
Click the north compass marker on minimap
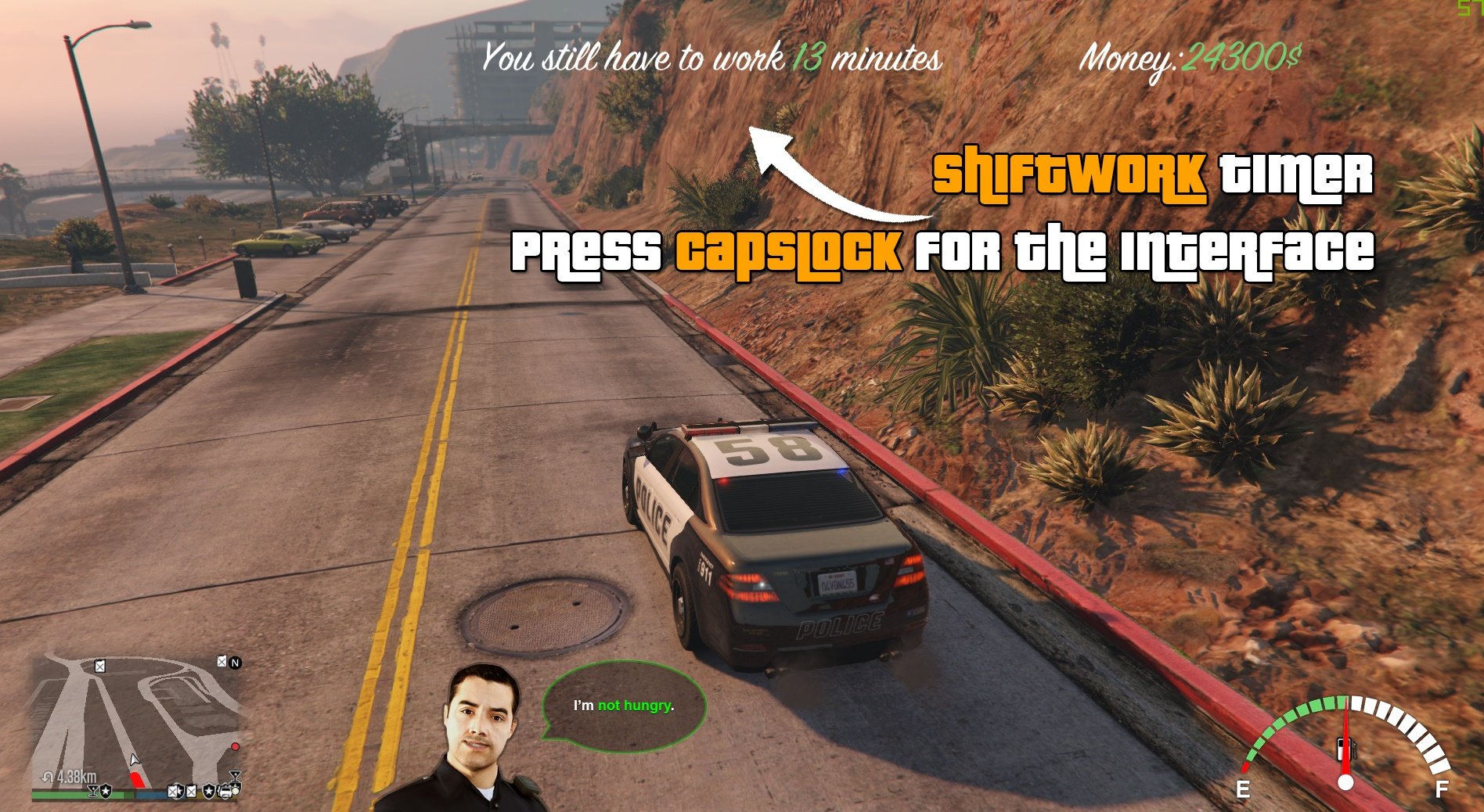(x=235, y=663)
